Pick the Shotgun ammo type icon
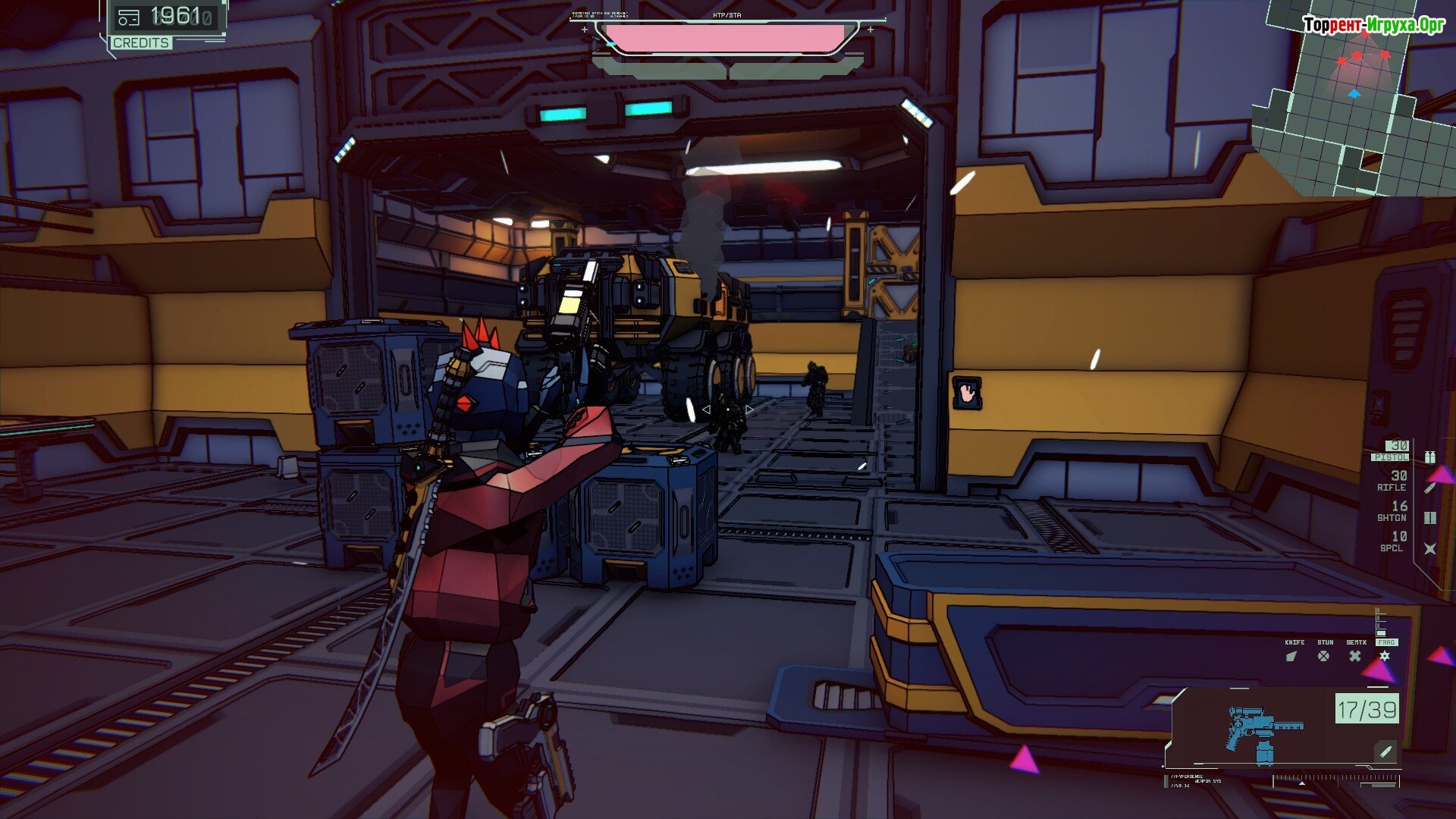Image resolution: width=1456 pixels, height=819 pixels. pyautogui.click(x=1429, y=518)
